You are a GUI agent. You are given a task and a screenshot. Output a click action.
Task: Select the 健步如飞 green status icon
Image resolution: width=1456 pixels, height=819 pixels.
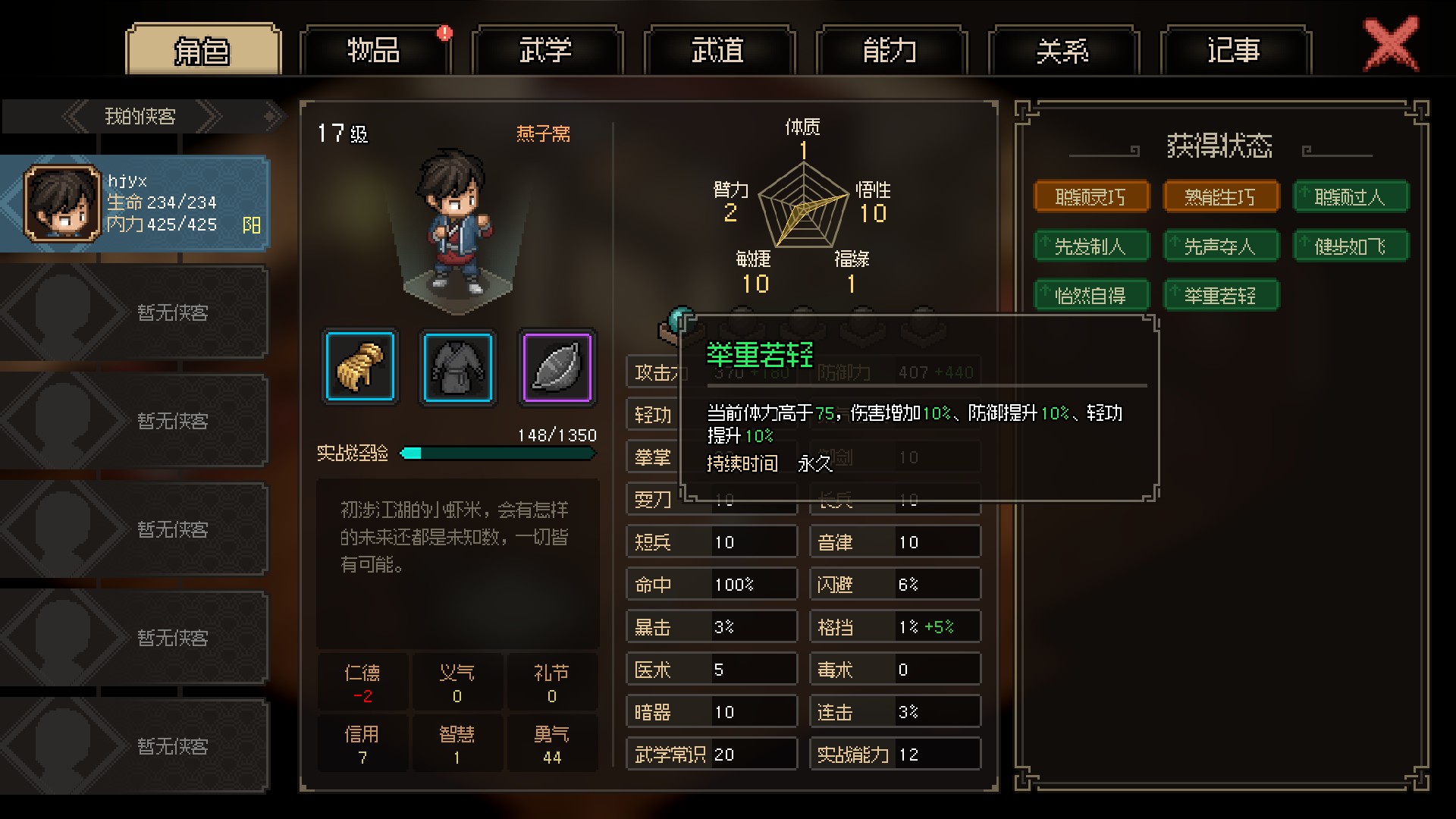pos(1351,245)
